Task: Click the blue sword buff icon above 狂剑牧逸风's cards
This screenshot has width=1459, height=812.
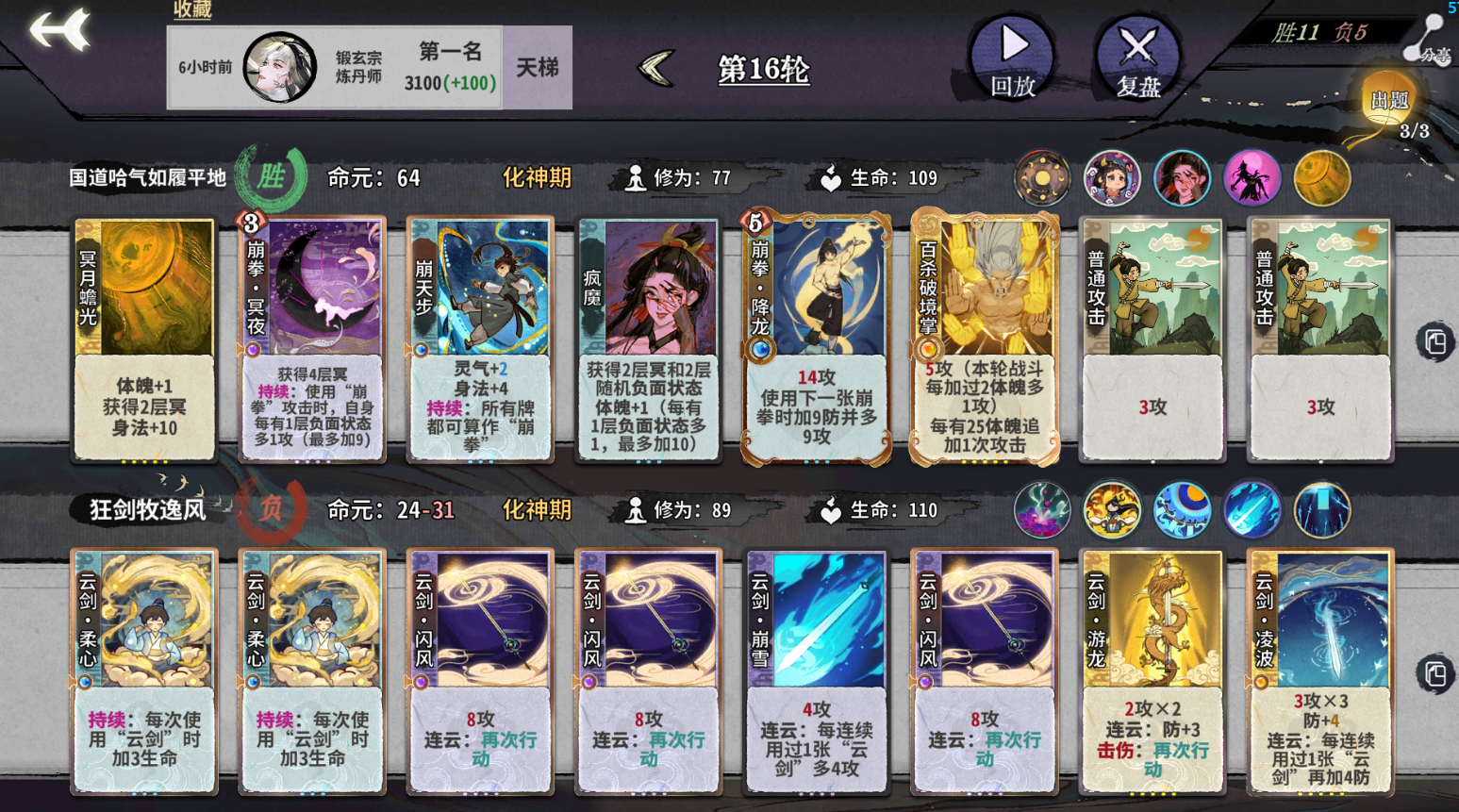Action: coord(1252,509)
